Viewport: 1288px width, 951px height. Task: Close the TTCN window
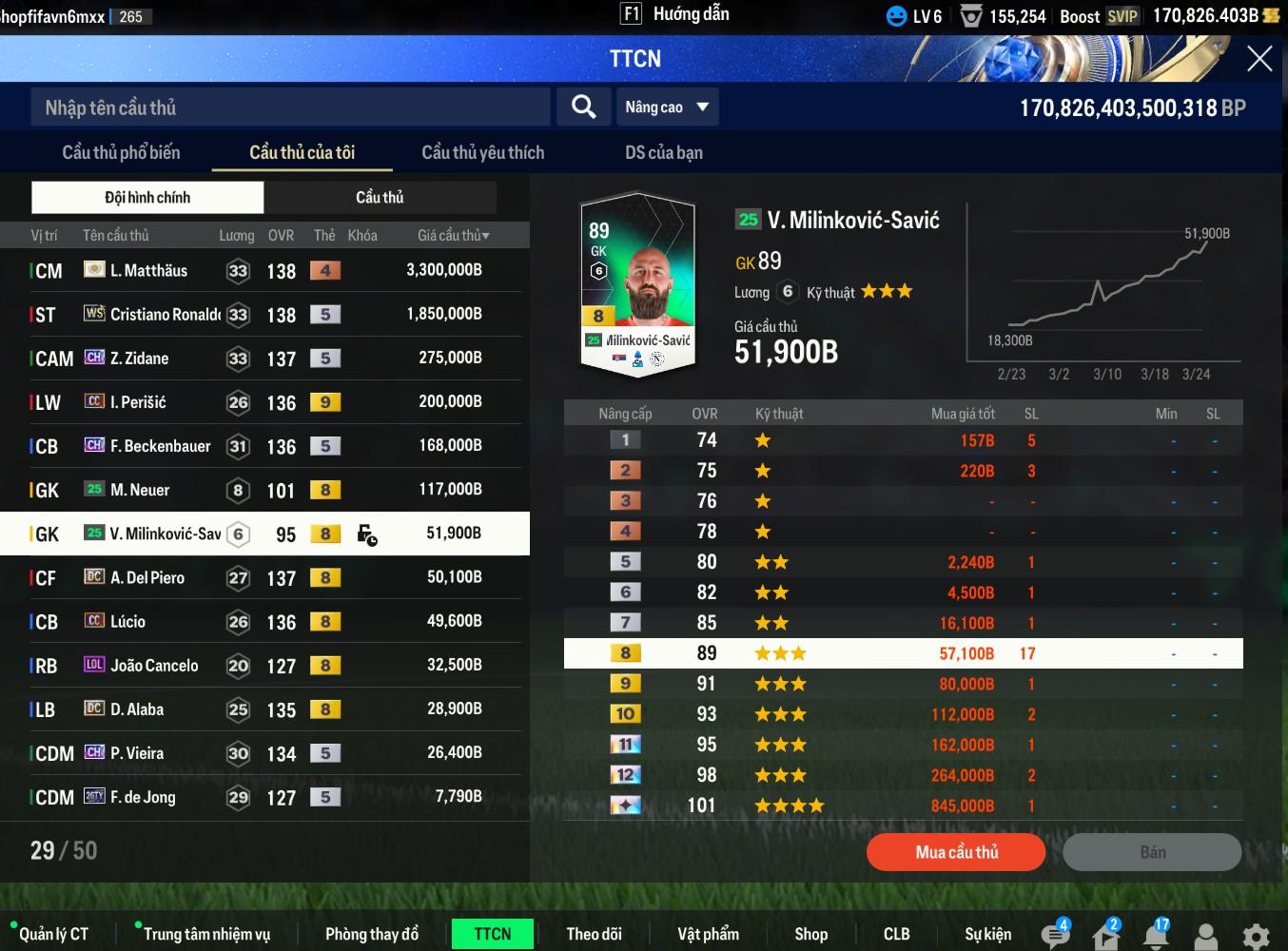pos(1259,59)
